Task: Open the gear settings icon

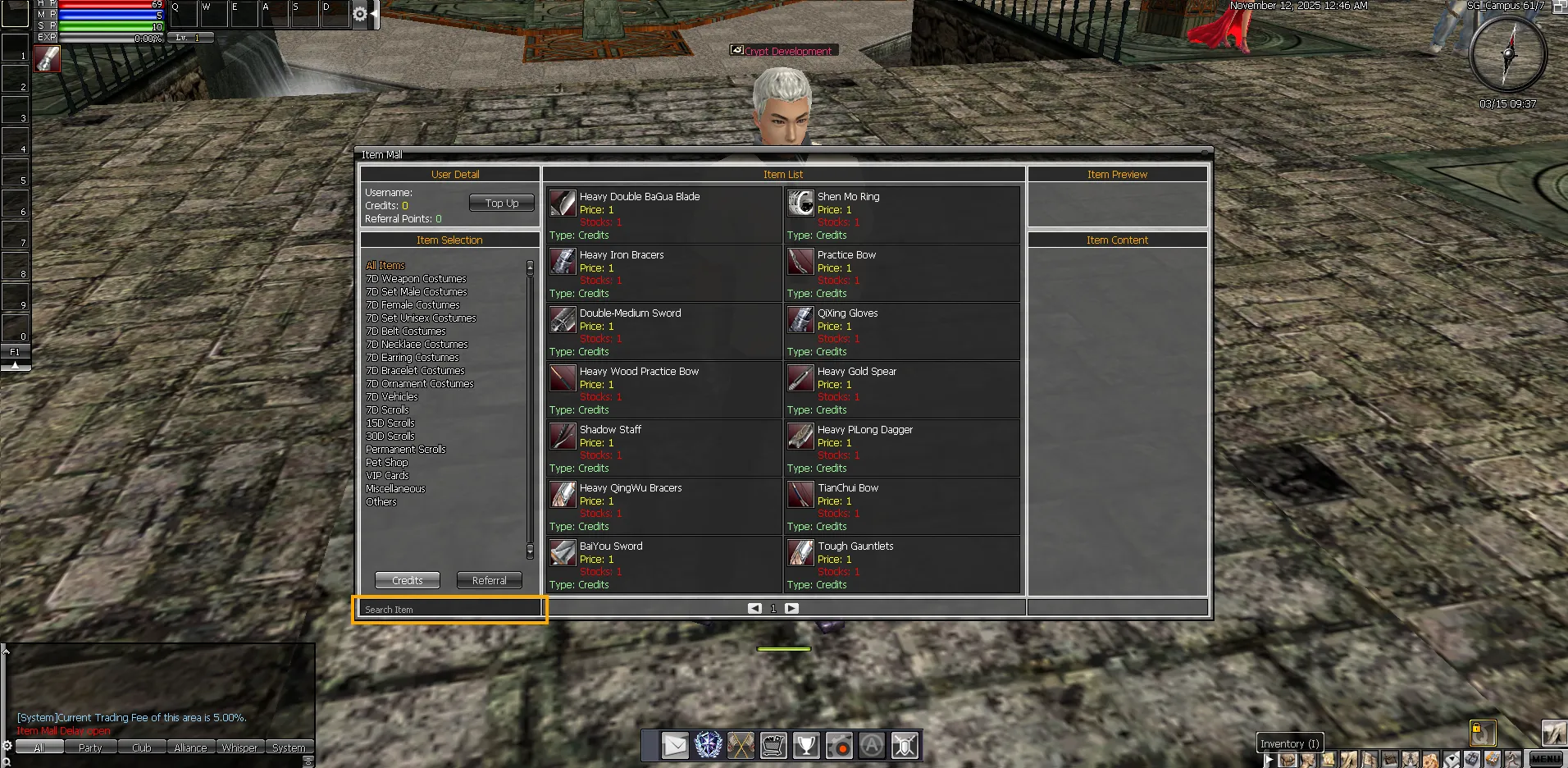Action: pos(359,14)
